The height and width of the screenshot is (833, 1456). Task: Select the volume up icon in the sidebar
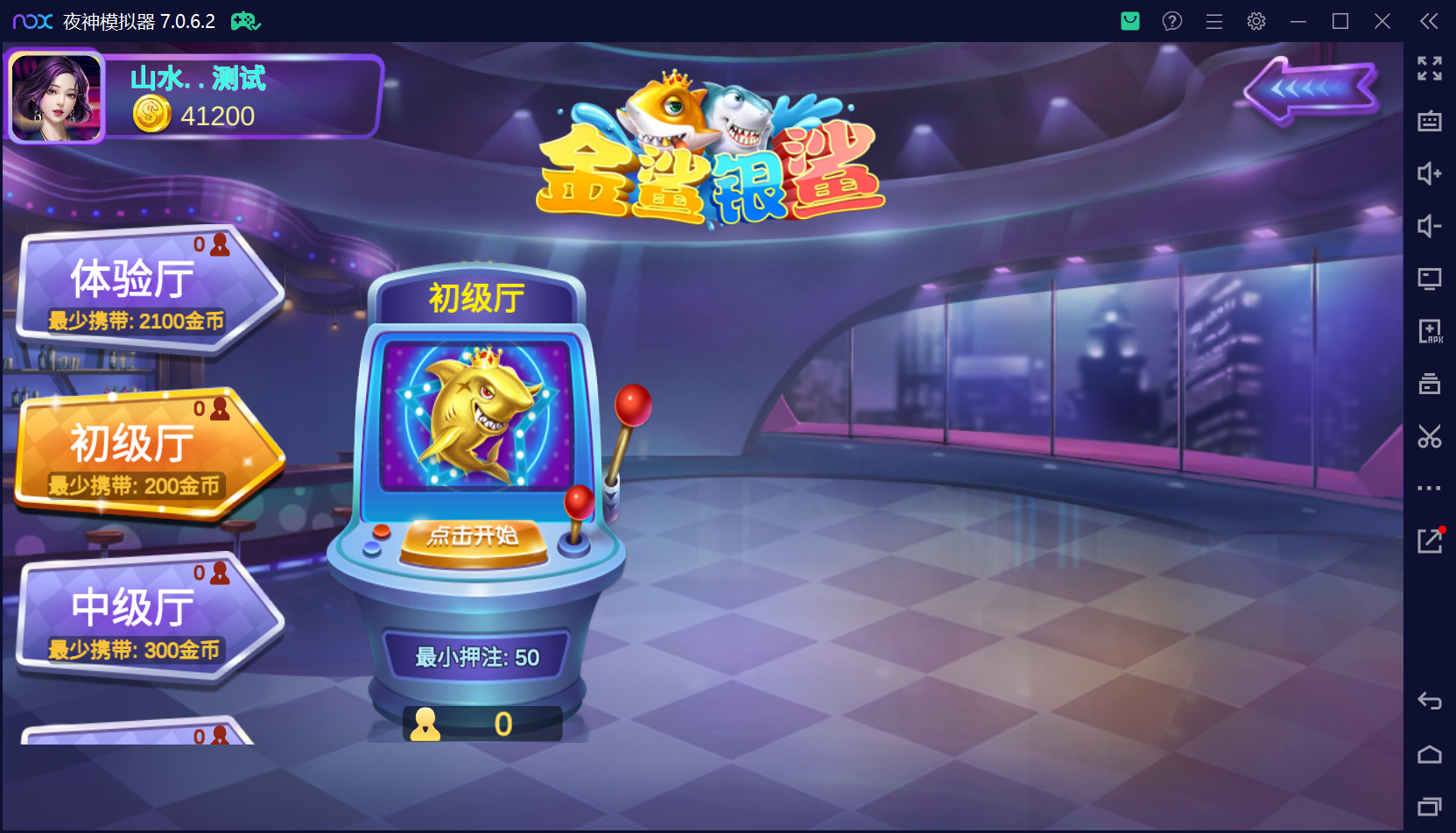pyautogui.click(x=1429, y=174)
